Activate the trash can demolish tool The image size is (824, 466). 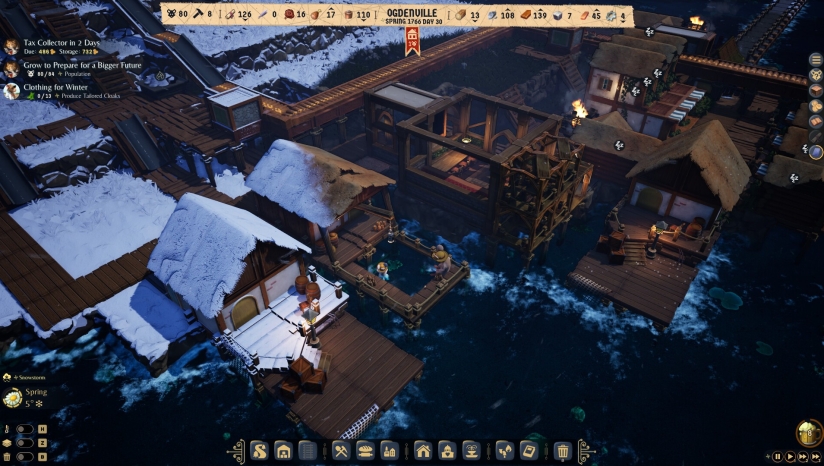563,451
